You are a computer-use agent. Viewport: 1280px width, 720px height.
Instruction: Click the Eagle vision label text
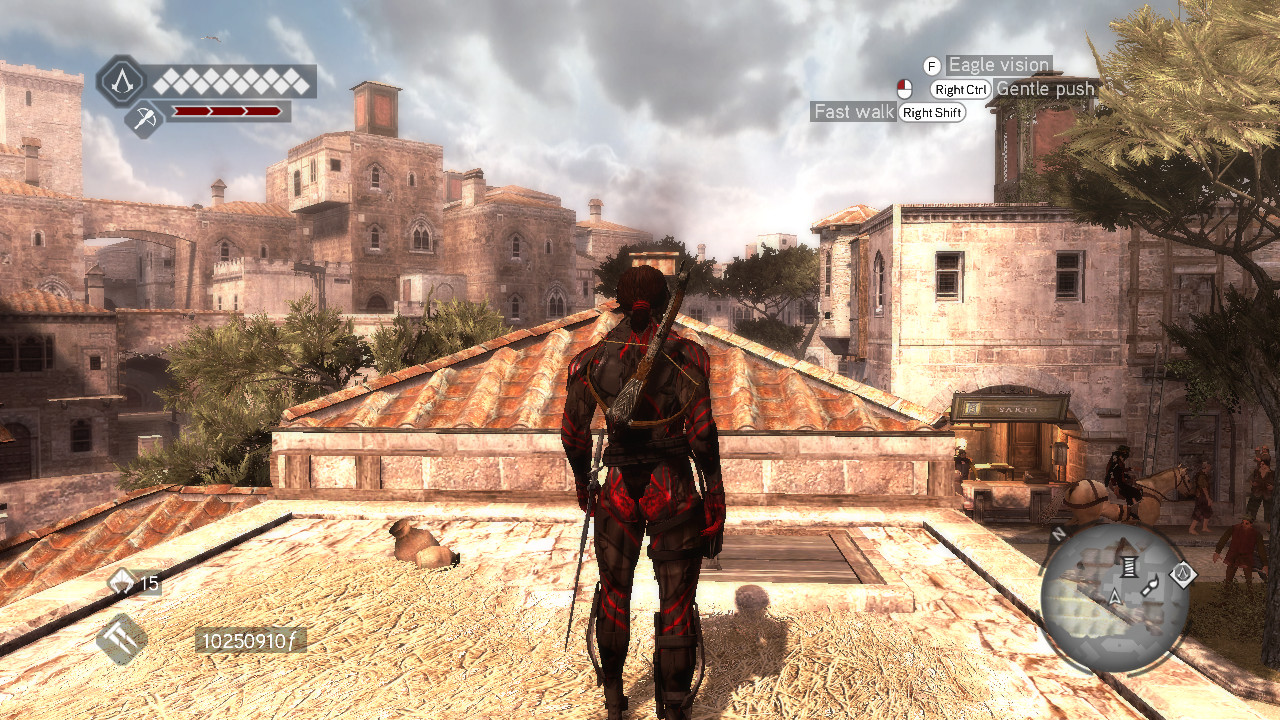click(x=998, y=64)
